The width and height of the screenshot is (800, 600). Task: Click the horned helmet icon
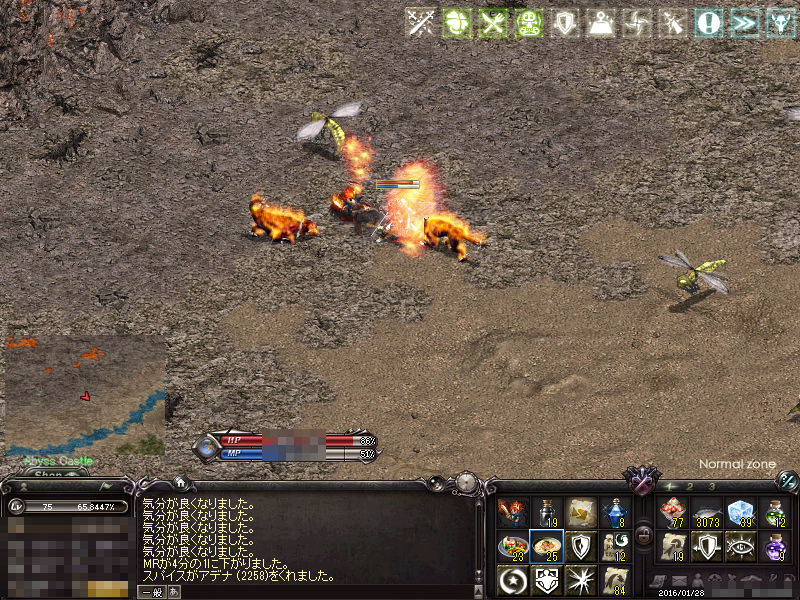pos(779,22)
